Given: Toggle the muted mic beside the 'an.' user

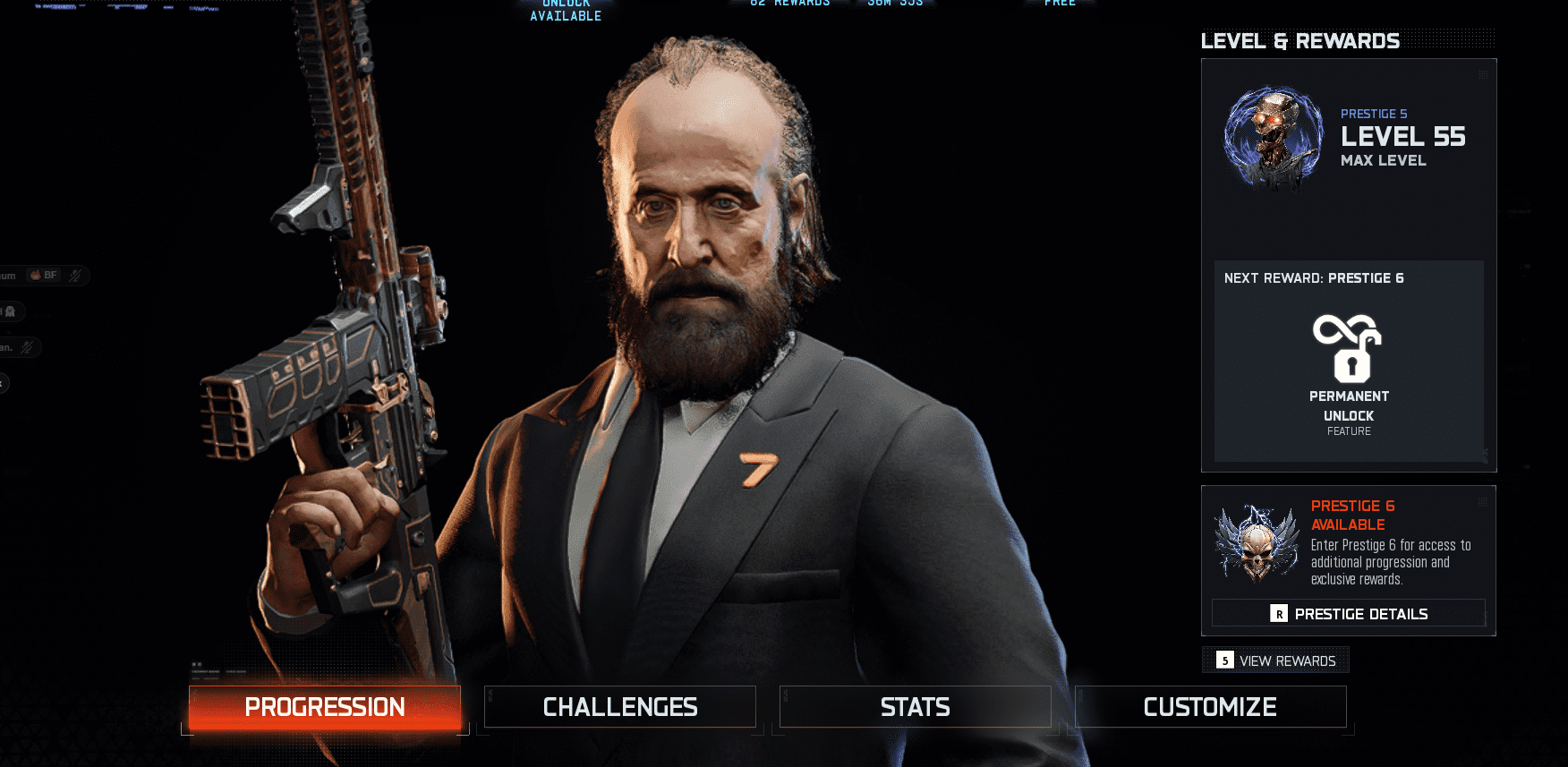Looking at the screenshot, I should [x=25, y=347].
